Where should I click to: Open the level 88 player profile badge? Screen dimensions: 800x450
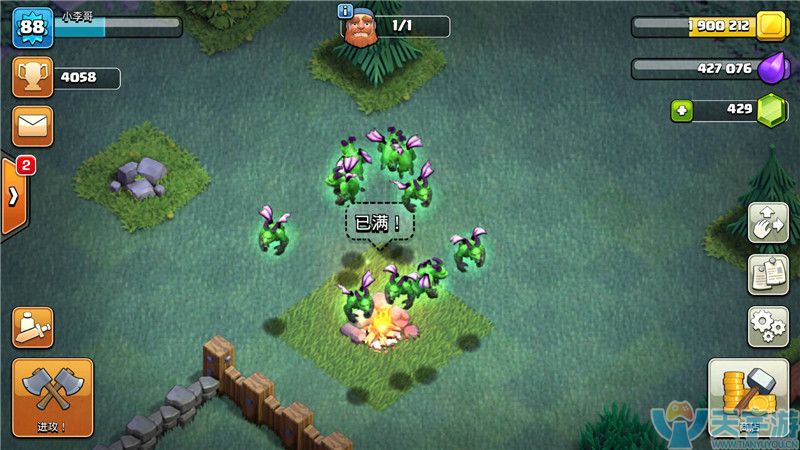click(32, 27)
